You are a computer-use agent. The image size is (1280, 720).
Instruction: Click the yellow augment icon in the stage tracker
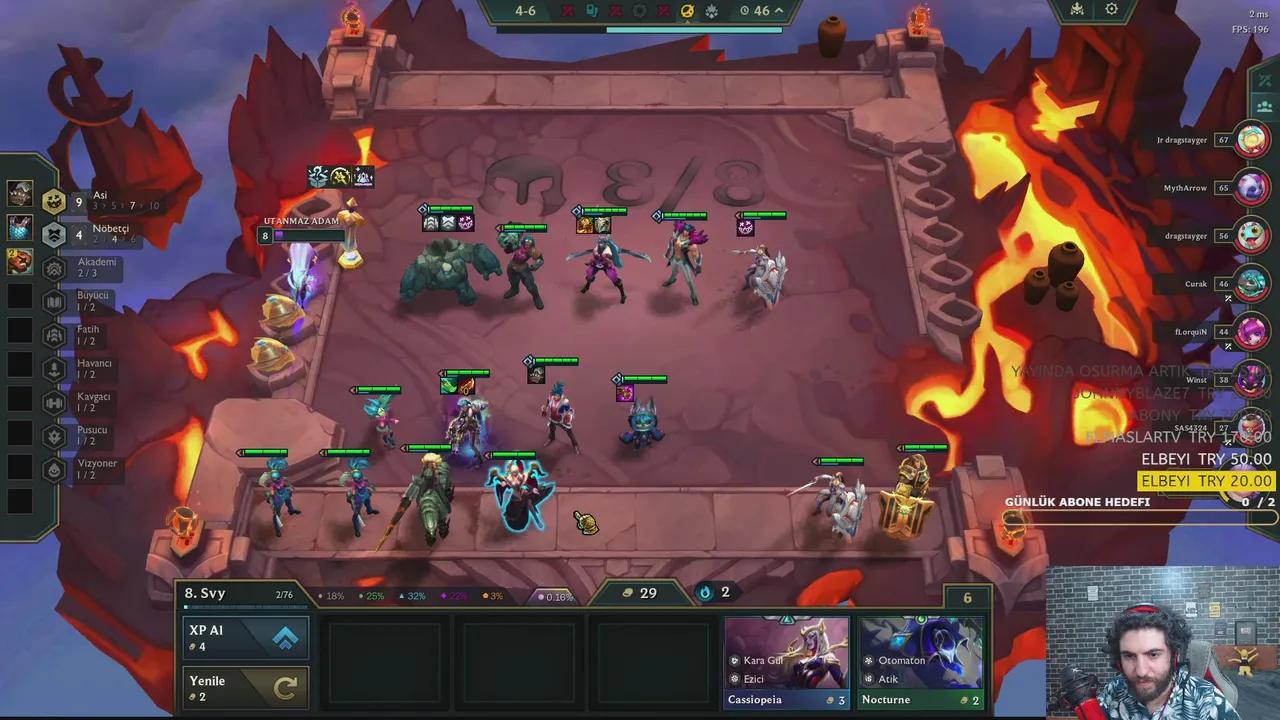coord(687,10)
